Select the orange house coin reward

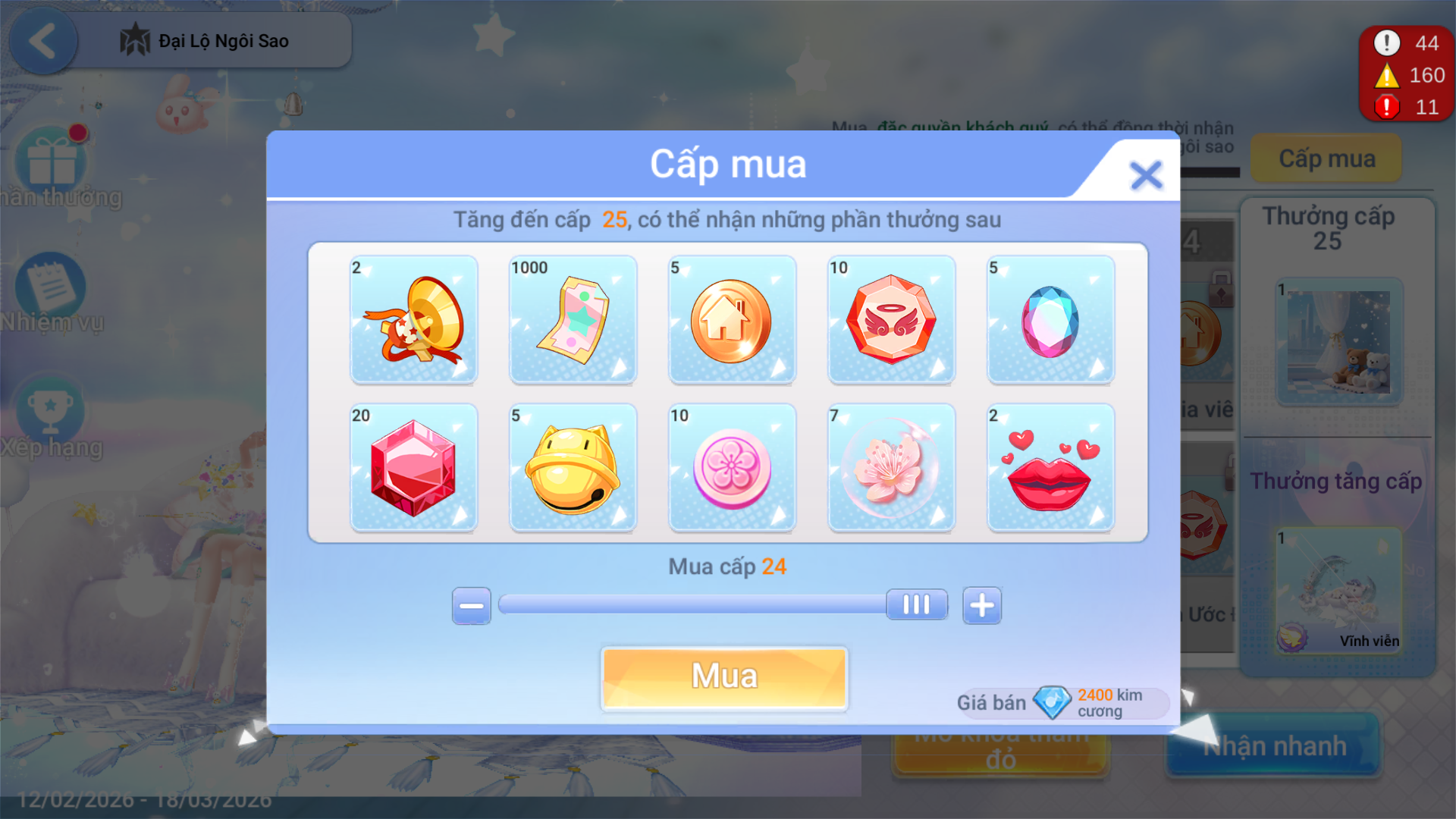pos(732,319)
